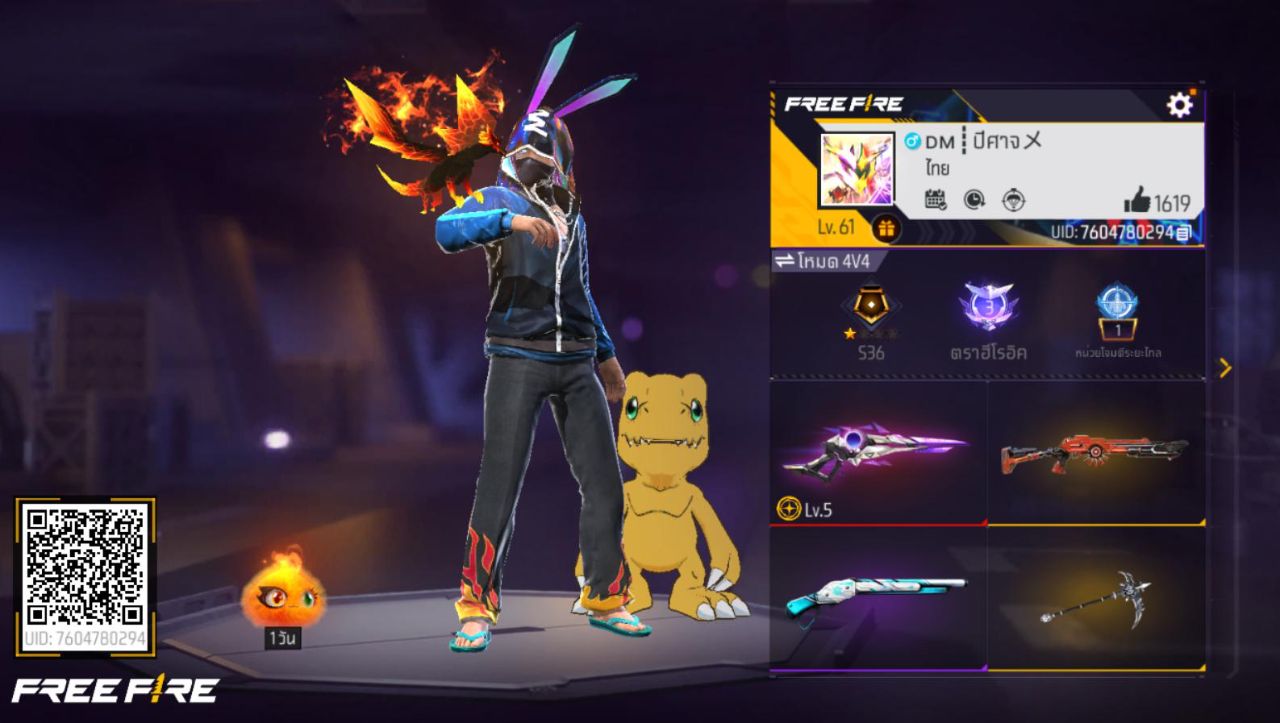Select the purple katana weapon skin
Viewport: 1280px width, 723px height.
click(x=878, y=452)
